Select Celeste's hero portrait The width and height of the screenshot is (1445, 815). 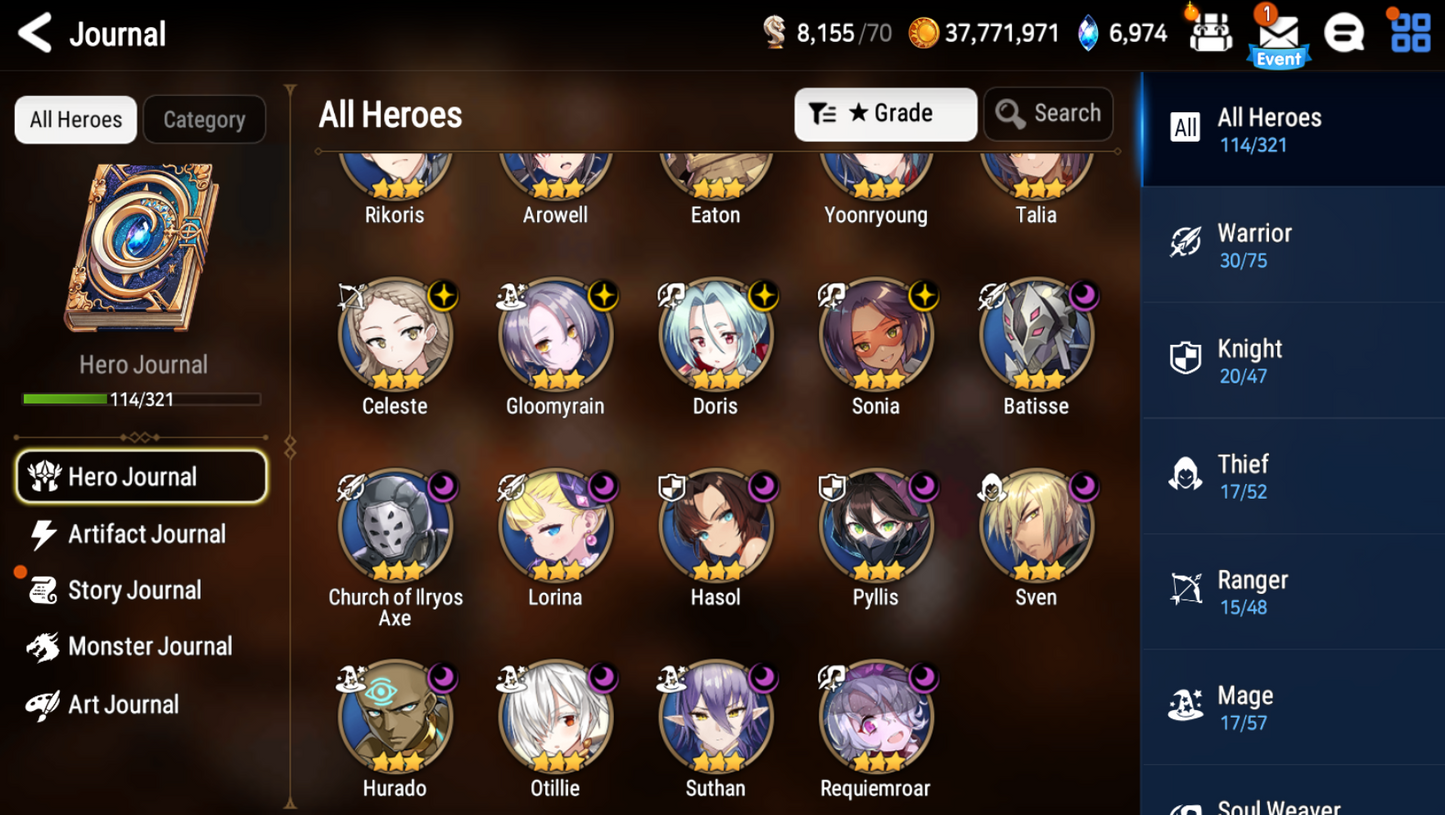(395, 336)
